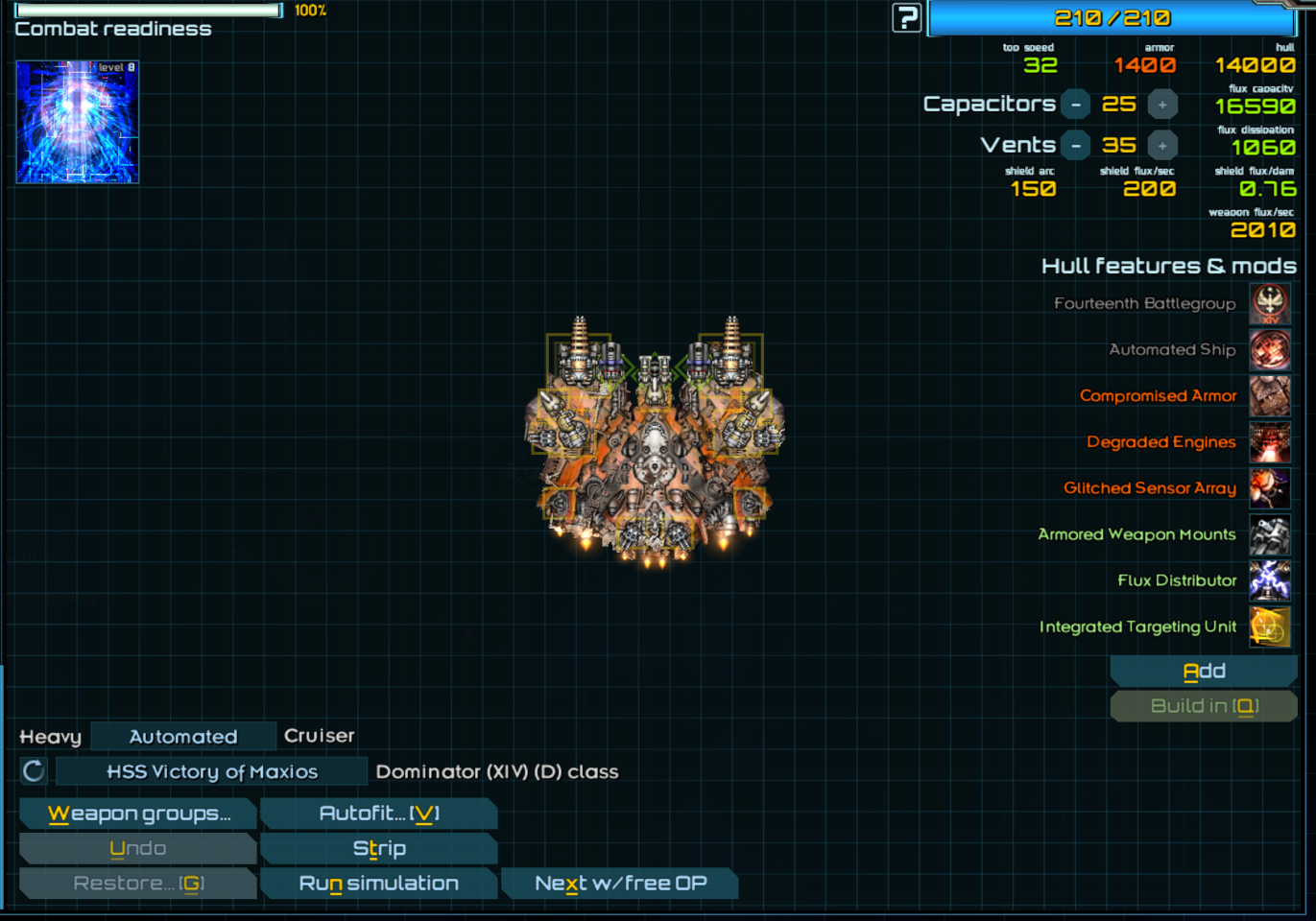Increase the Capacitors count
The width and height of the screenshot is (1316, 921).
[x=1162, y=105]
